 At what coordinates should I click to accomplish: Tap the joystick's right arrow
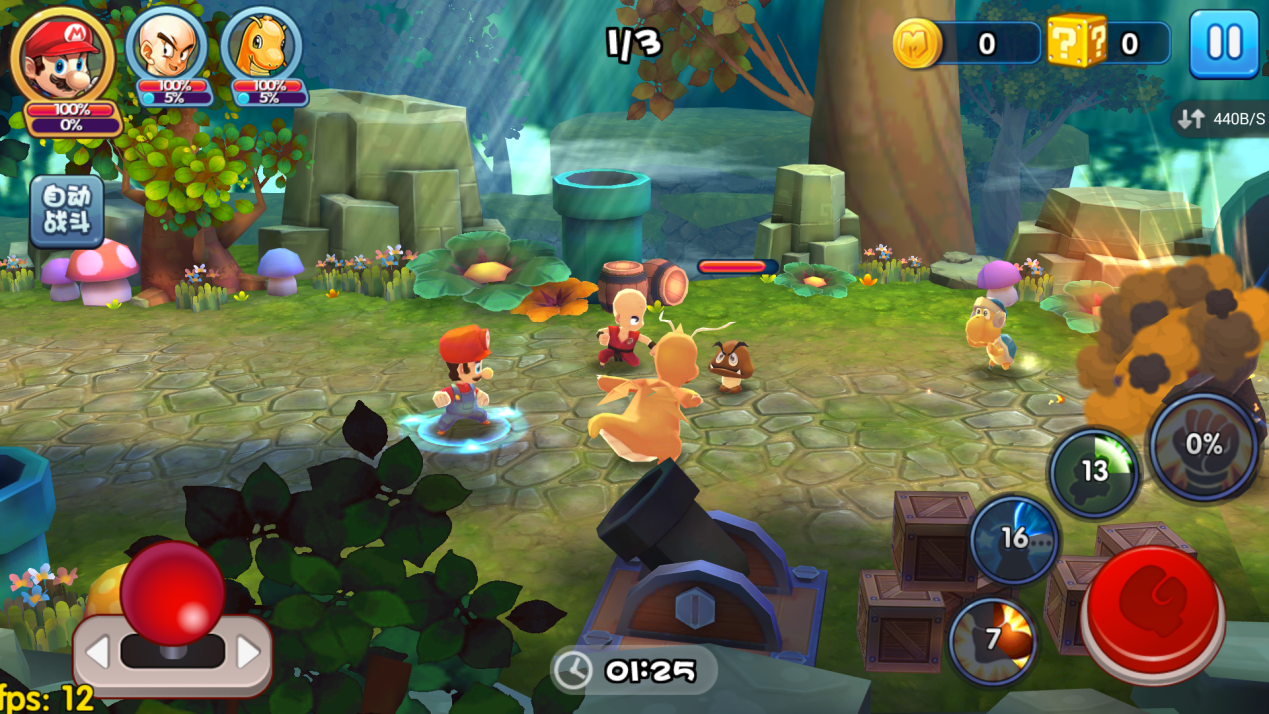[247, 654]
